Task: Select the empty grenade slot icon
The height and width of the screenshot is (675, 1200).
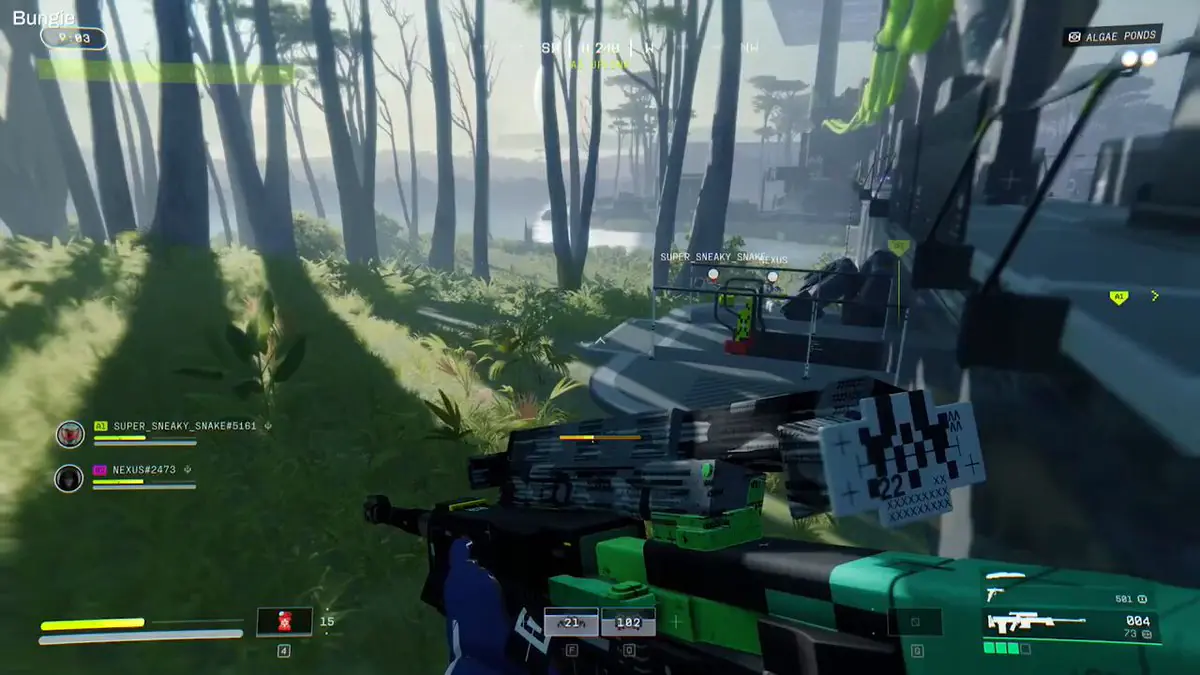Action: [915, 622]
